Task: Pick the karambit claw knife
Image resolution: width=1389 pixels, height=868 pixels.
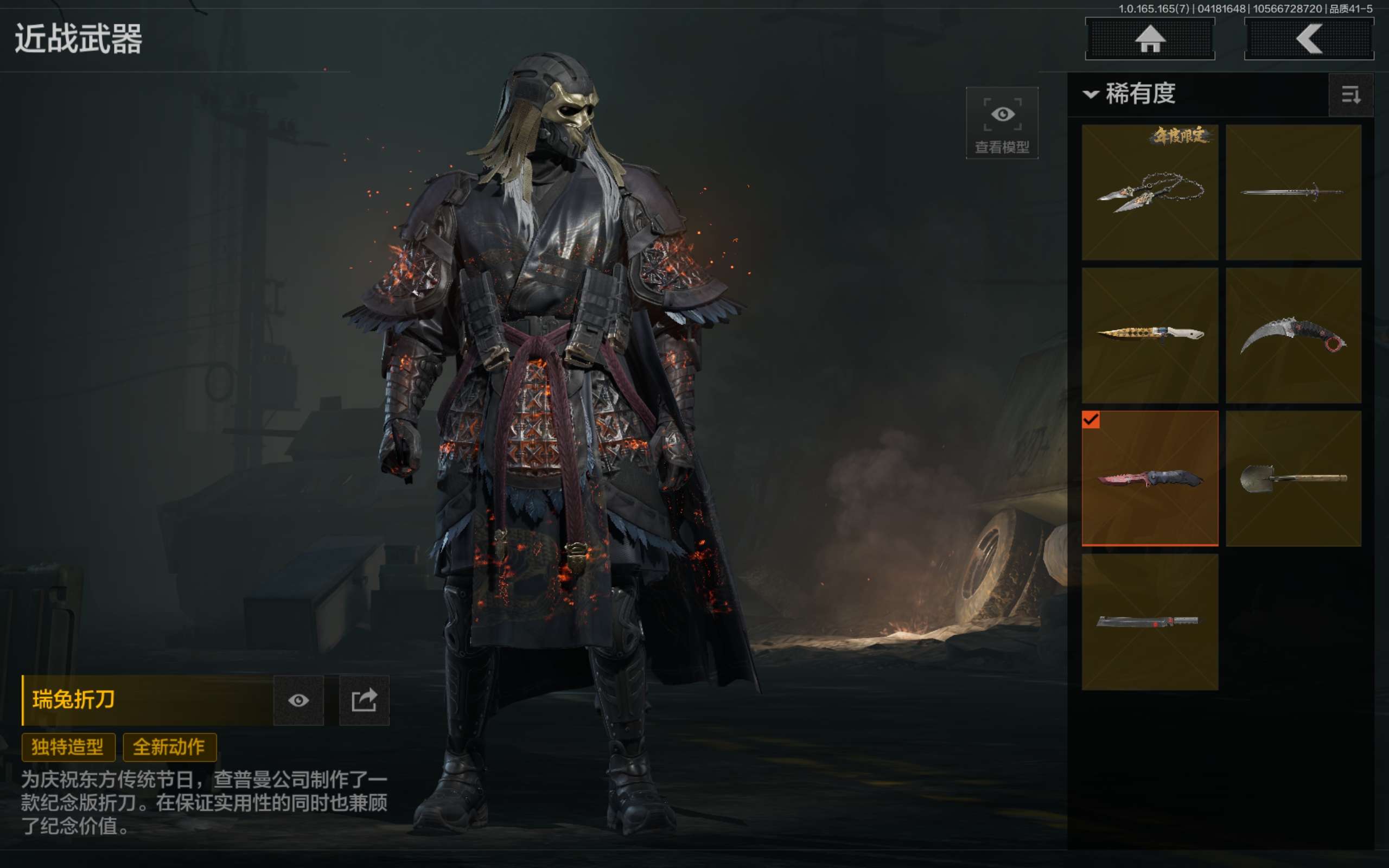Action: point(1293,335)
